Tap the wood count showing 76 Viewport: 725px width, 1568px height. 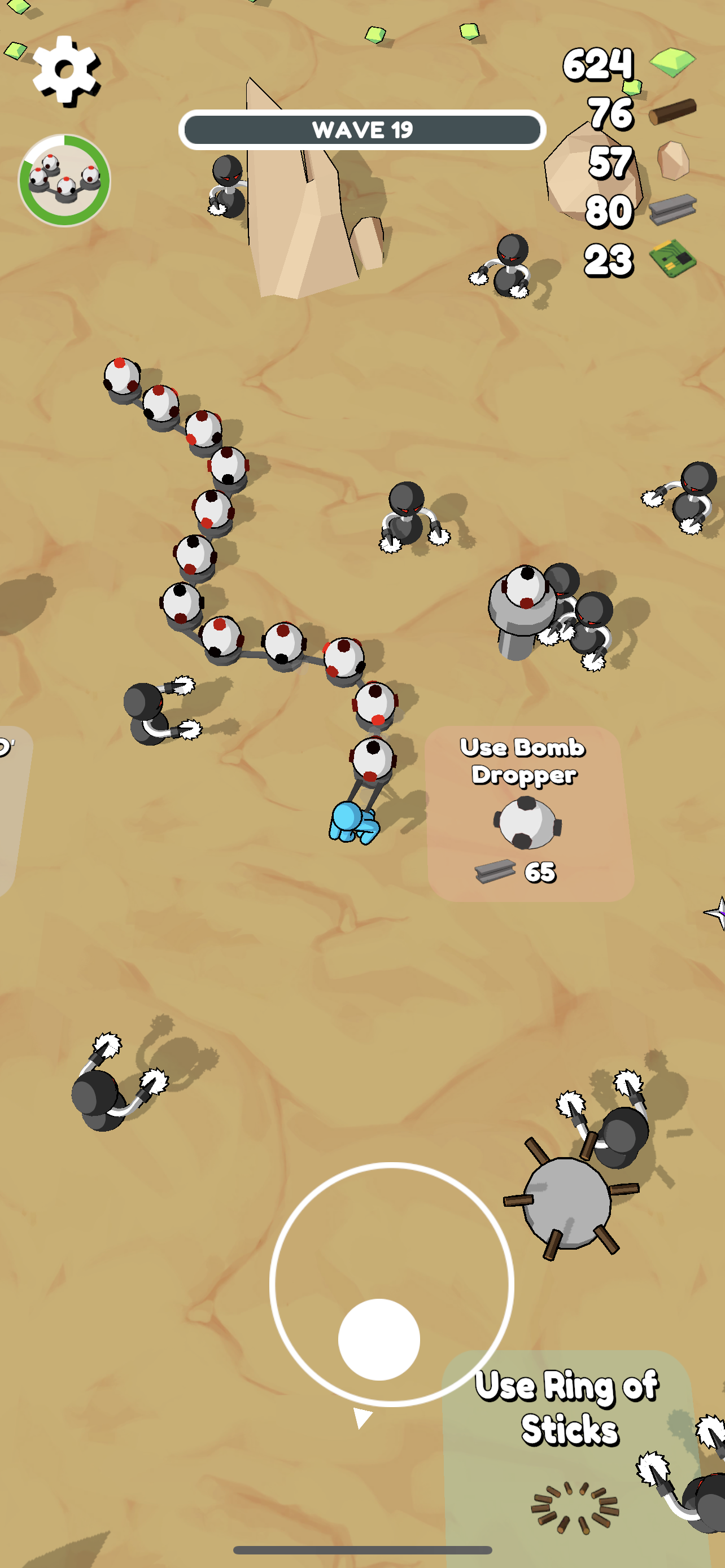pos(610,115)
